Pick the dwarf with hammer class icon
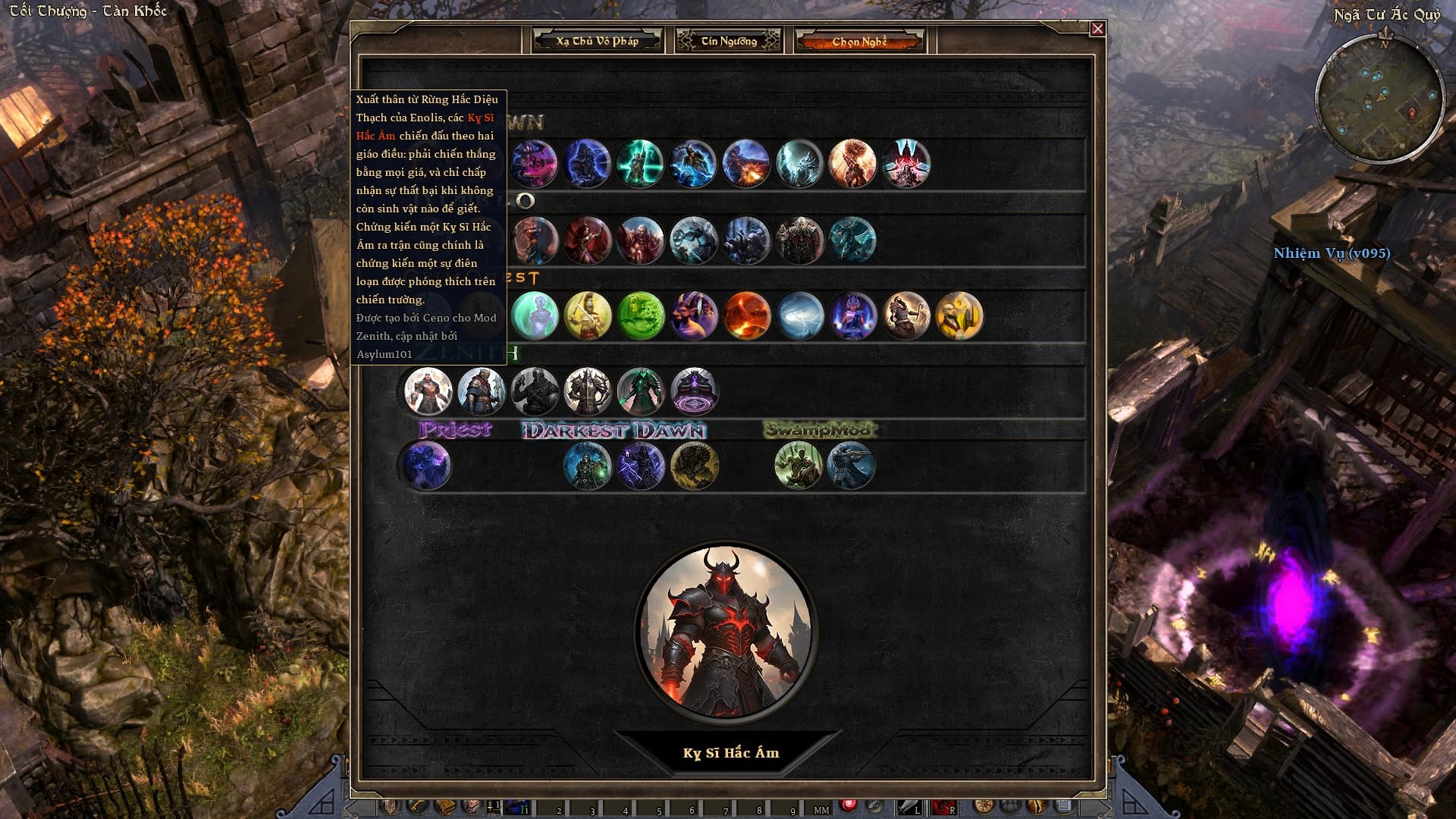The height and width of the screenshot is (819, 1456). pyautogui.click(x=906, y=315)
